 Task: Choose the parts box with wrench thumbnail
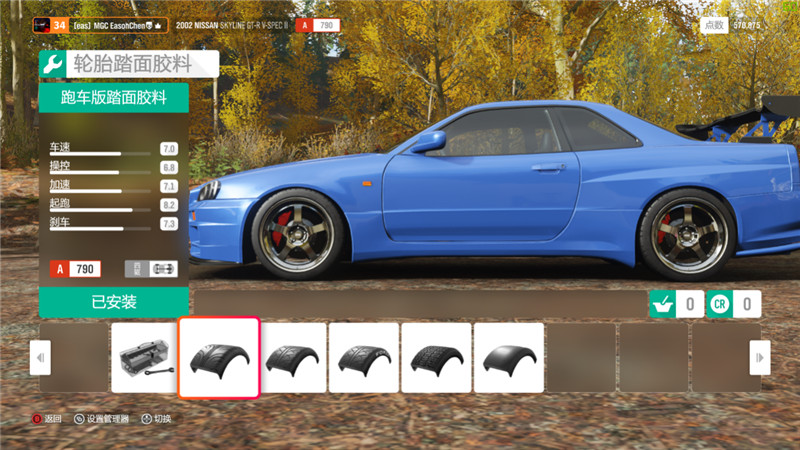[x=145, y=357]
